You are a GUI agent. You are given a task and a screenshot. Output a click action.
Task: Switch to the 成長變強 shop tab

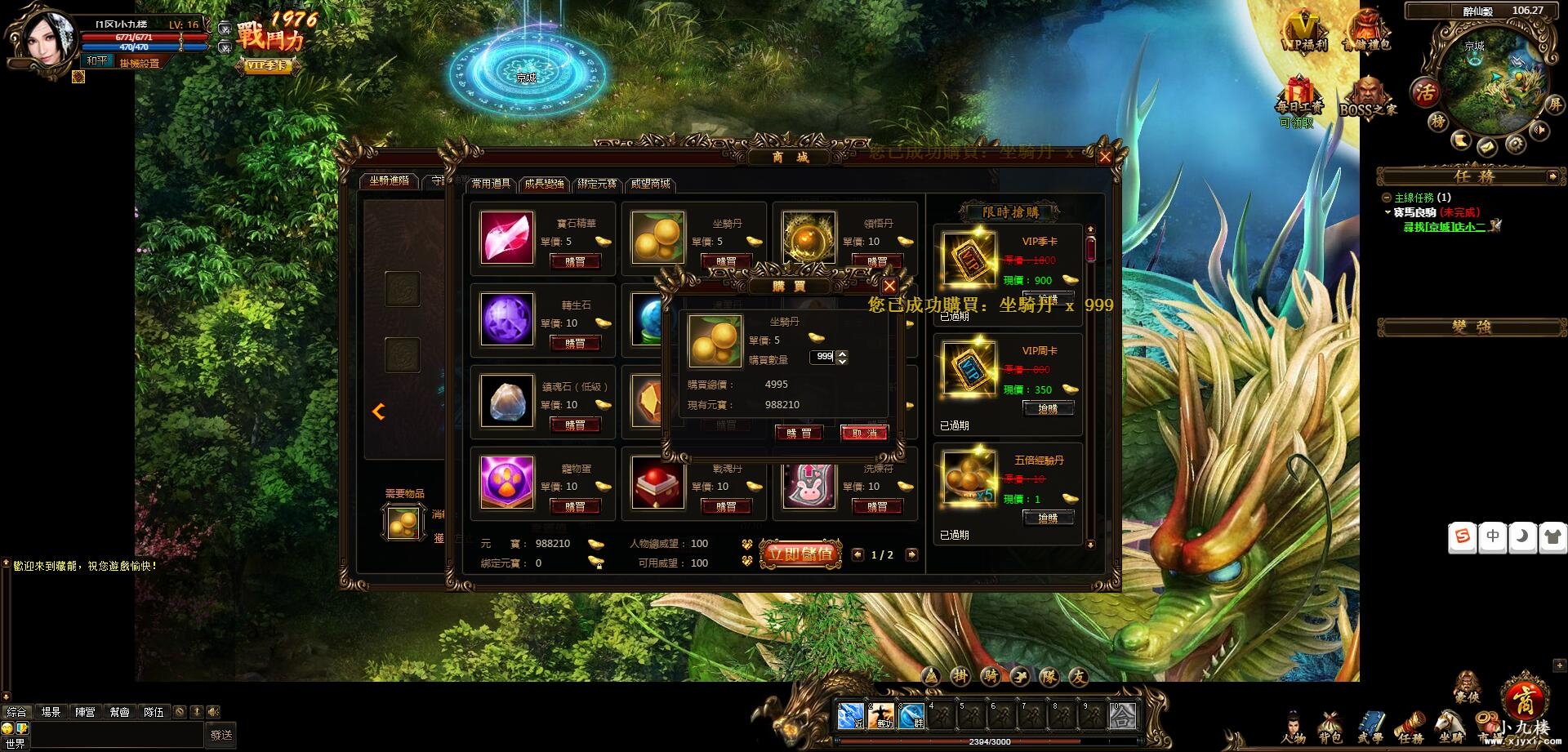pos(544,184)
